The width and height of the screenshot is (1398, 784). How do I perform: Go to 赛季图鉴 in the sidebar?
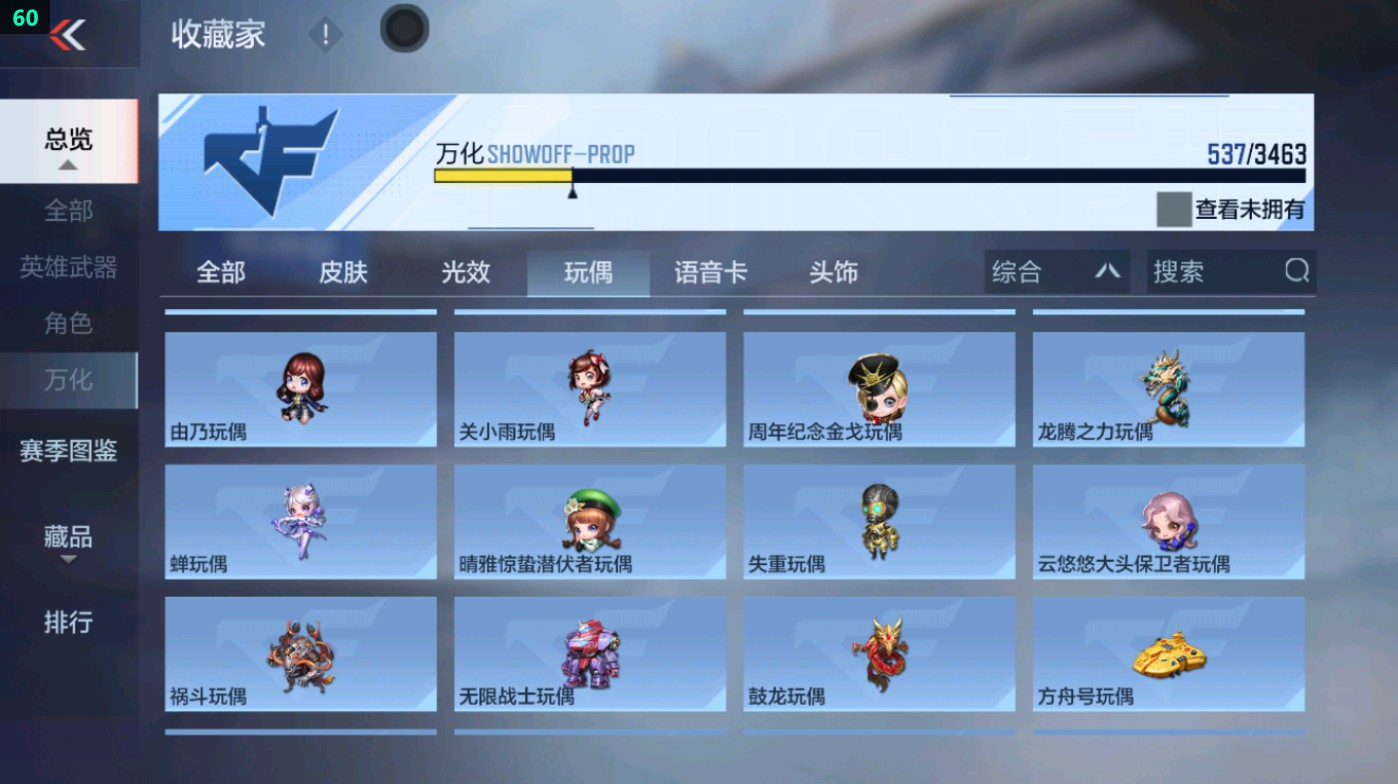tap(68, 452)
